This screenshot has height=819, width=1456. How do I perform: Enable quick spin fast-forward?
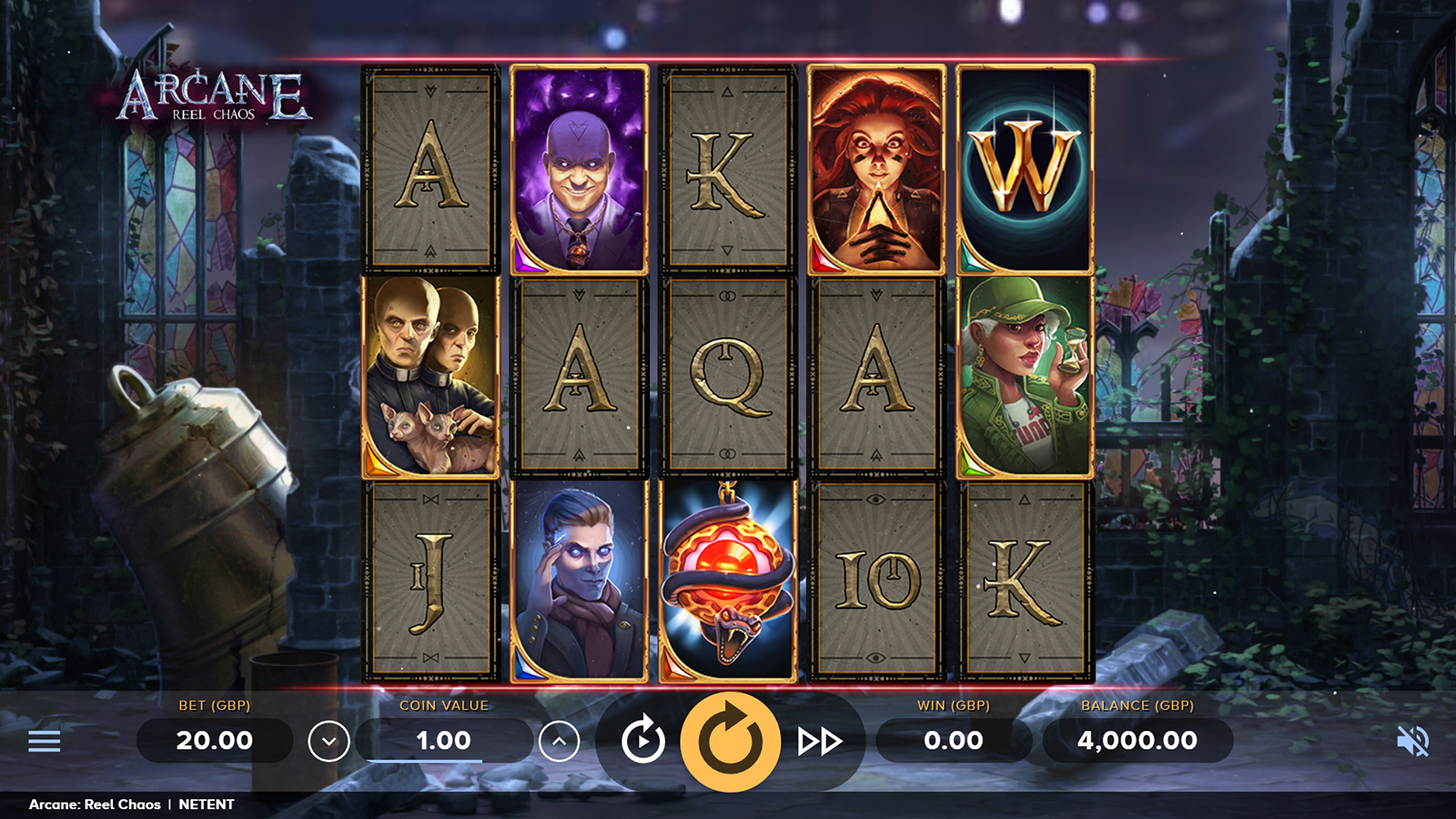(x=819, y=742)
